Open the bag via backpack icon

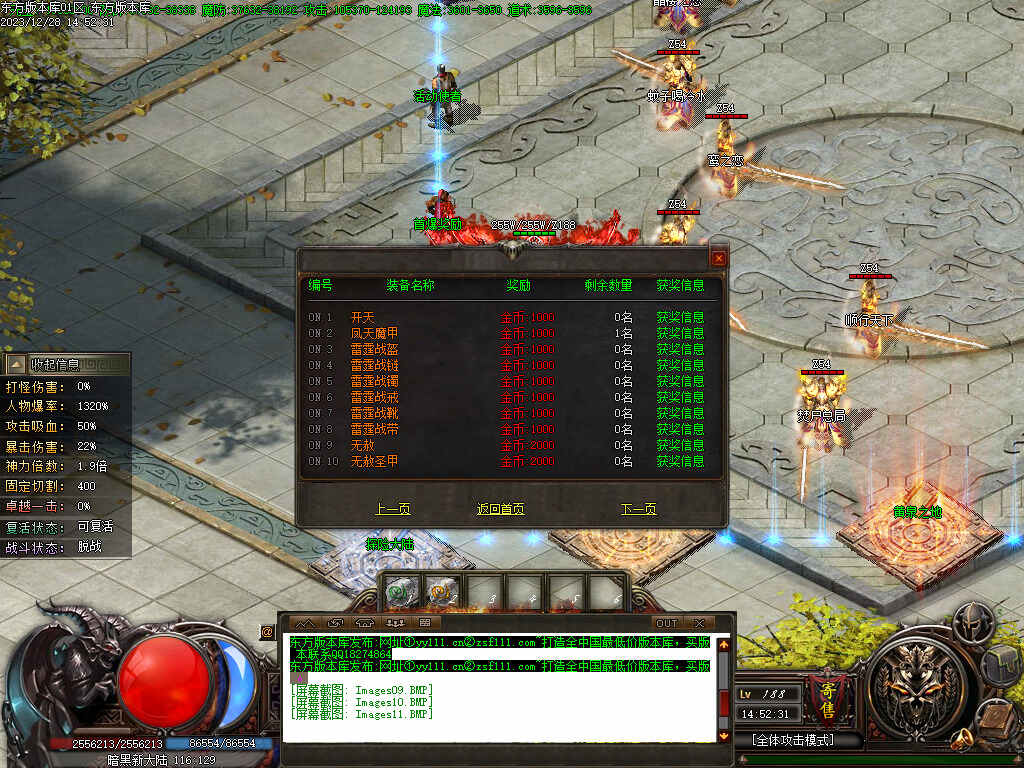click(x=1000, y=663)
